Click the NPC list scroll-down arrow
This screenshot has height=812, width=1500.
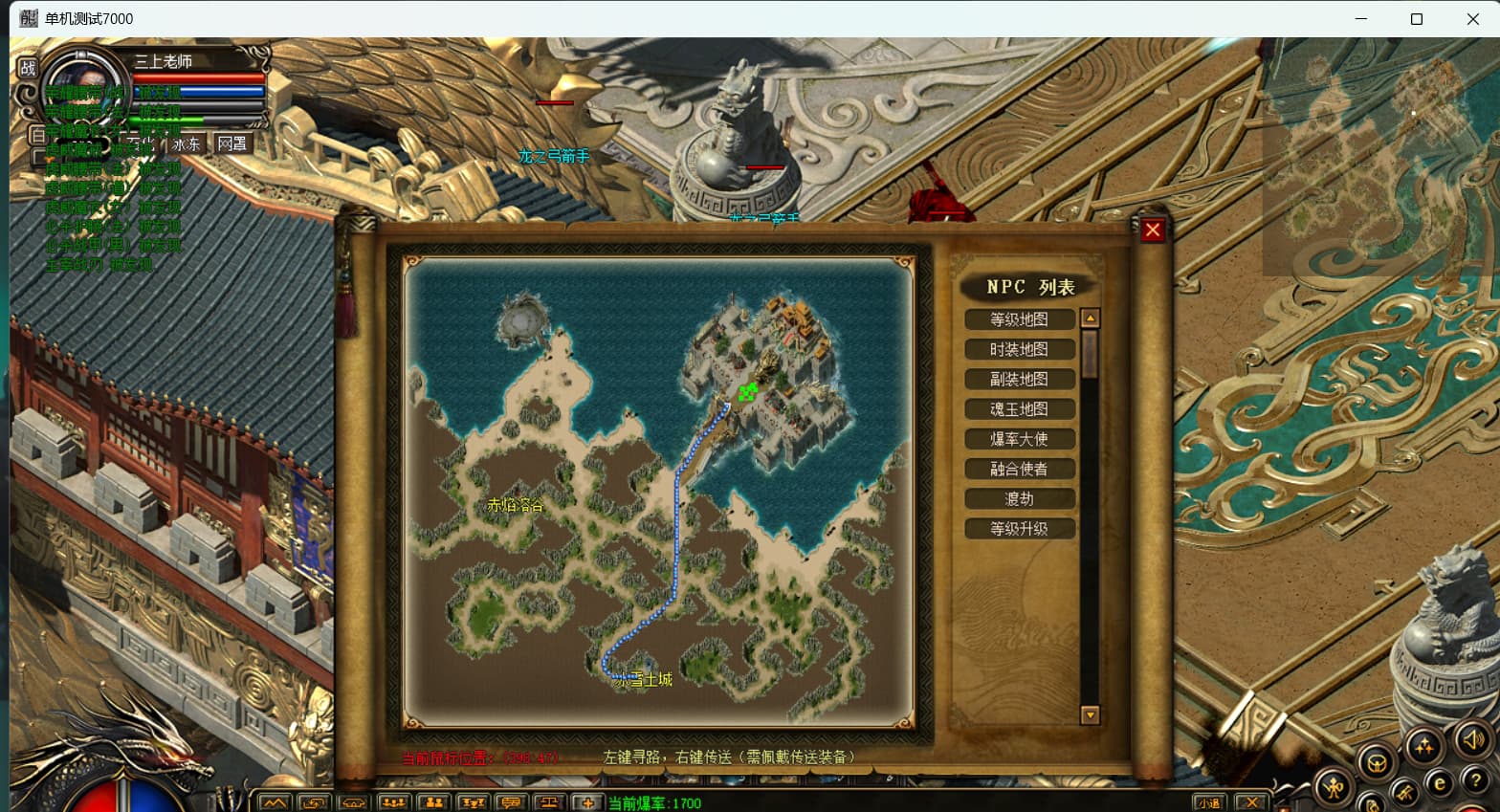1090,714
